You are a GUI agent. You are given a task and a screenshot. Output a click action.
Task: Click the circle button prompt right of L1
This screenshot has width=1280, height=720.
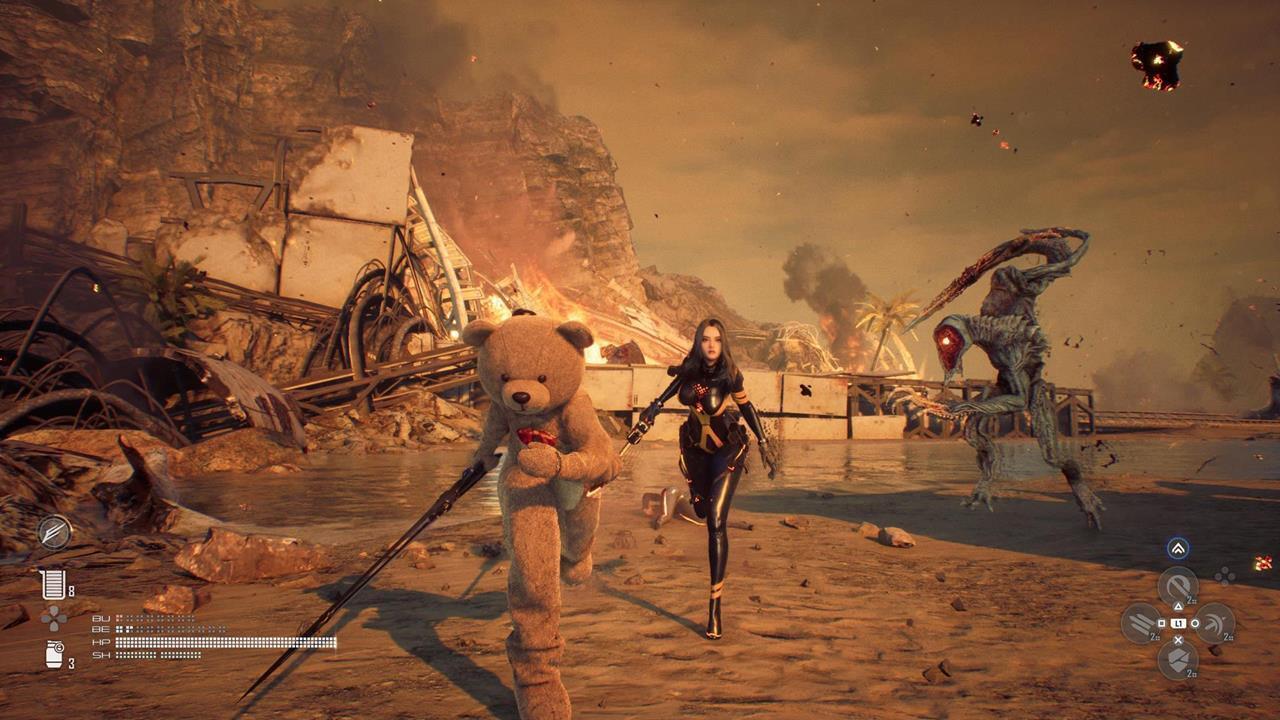tap(1196, 623)
